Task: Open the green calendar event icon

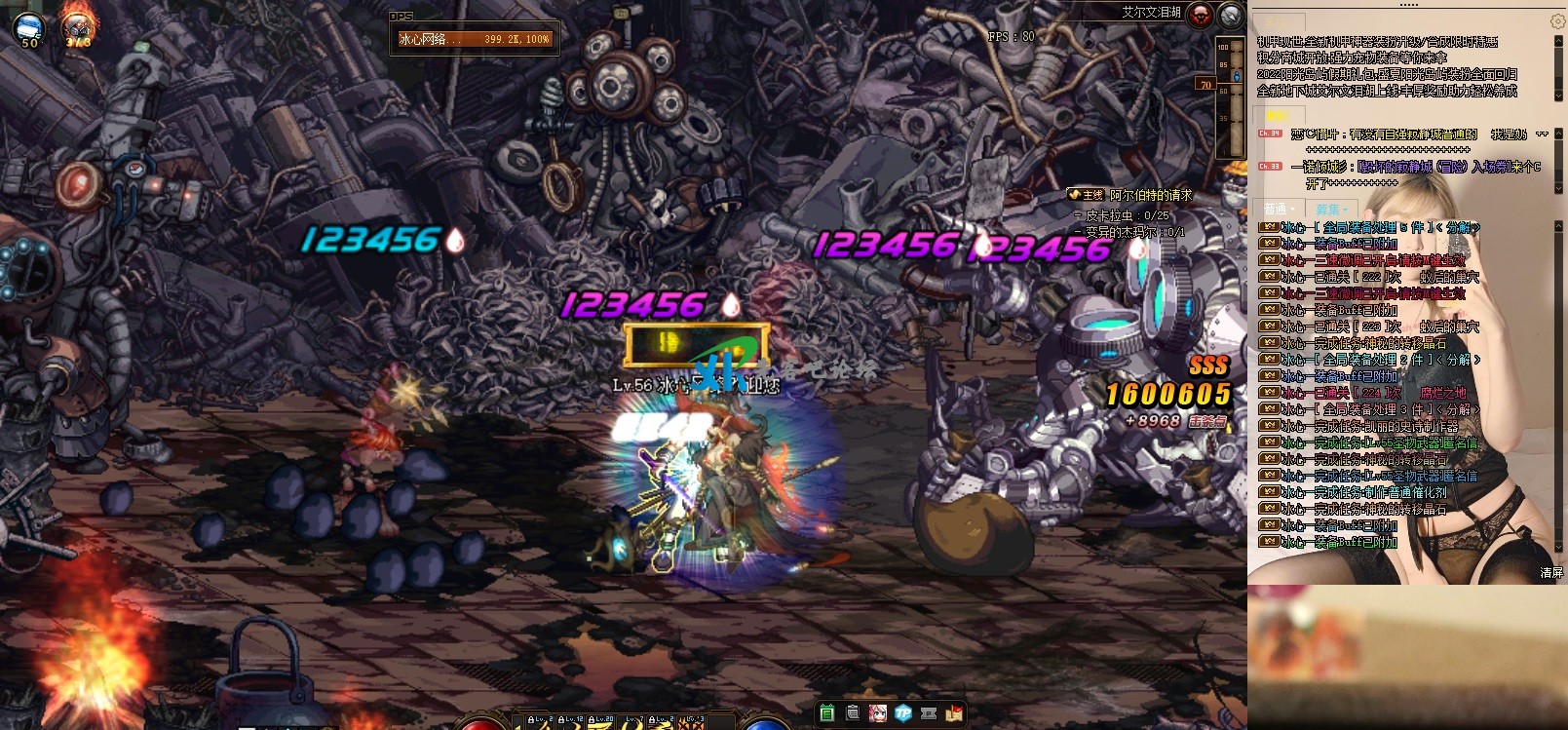Action: pyautogui.click(x=827, y=712)
